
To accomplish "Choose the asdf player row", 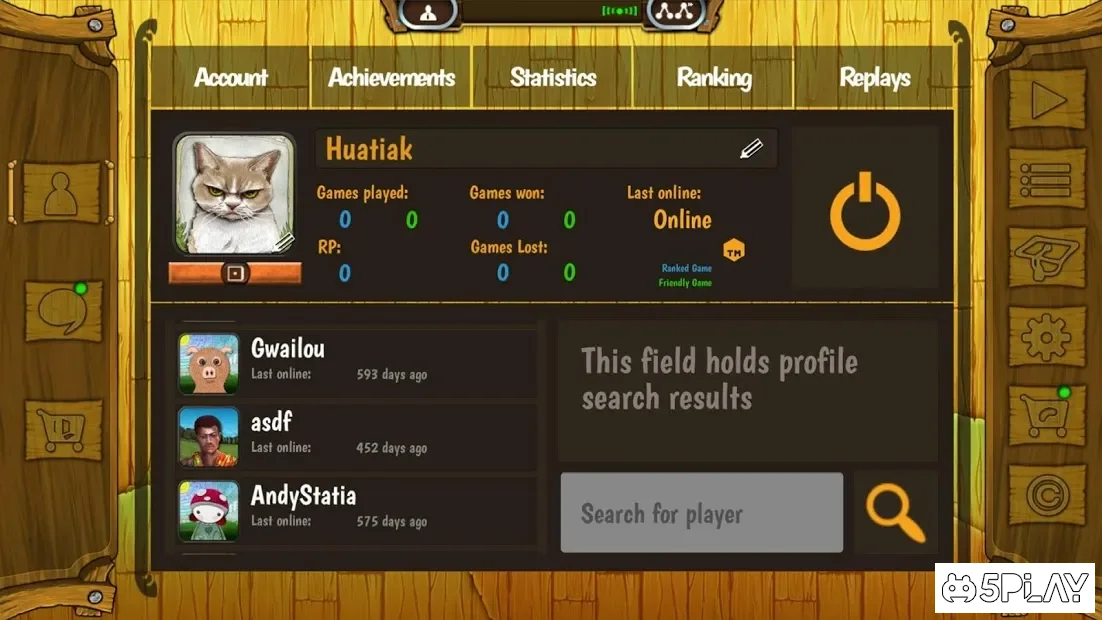I will coord(356,435).
